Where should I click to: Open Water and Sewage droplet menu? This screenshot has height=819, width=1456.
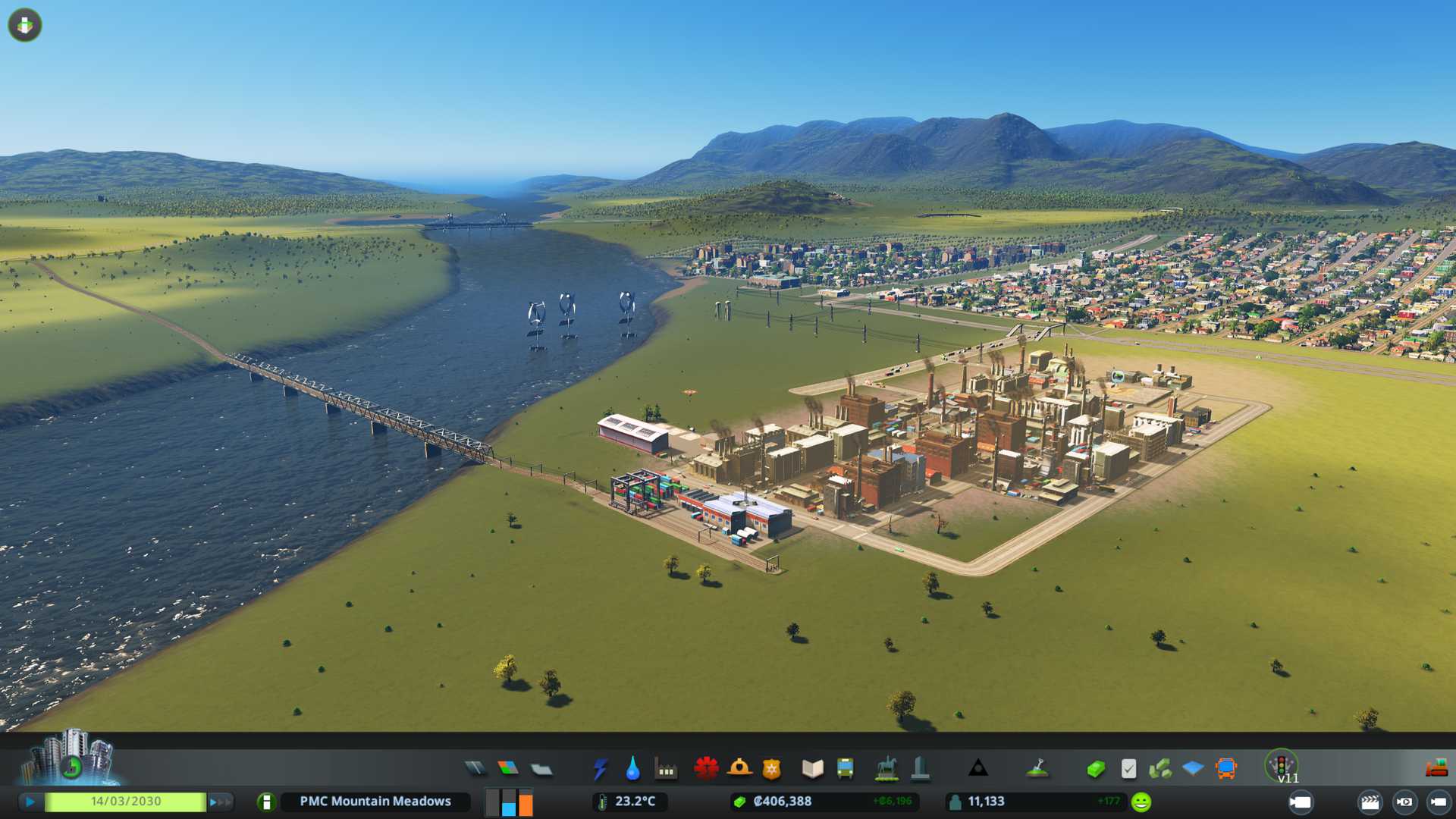(x=632, y=769)
